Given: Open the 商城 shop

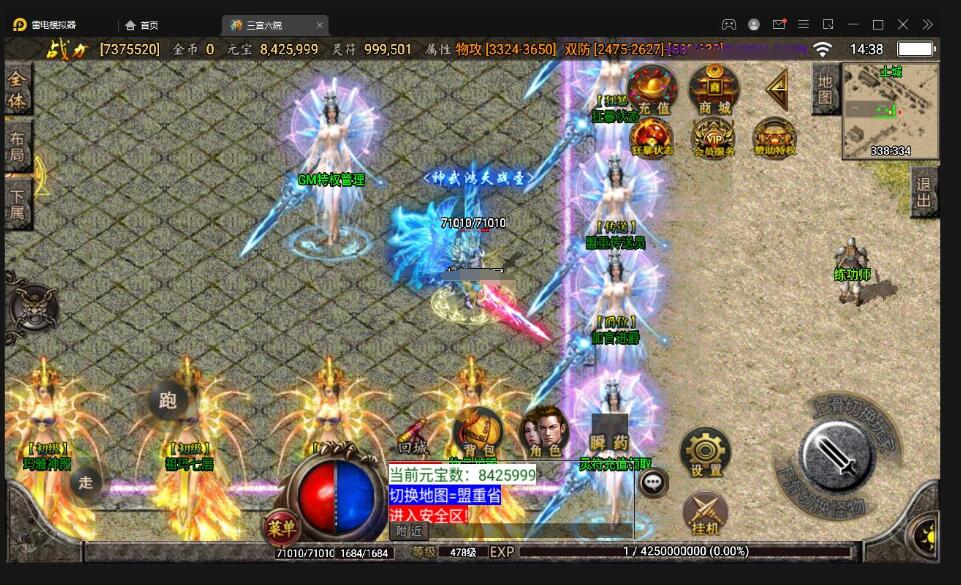Looking at the screenshot, I should pos(714,90).
